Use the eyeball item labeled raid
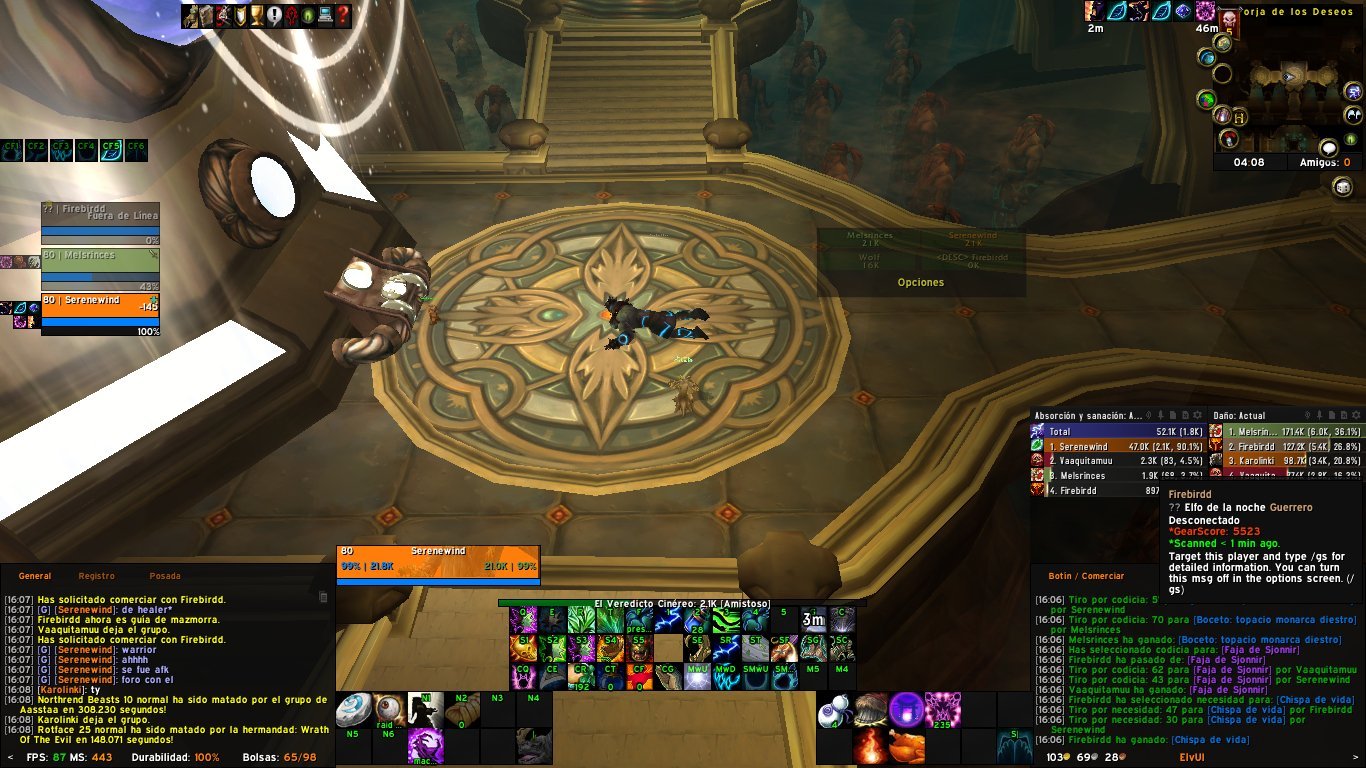The width and height of the screenshot is (1366, 768). click(390, 709)
